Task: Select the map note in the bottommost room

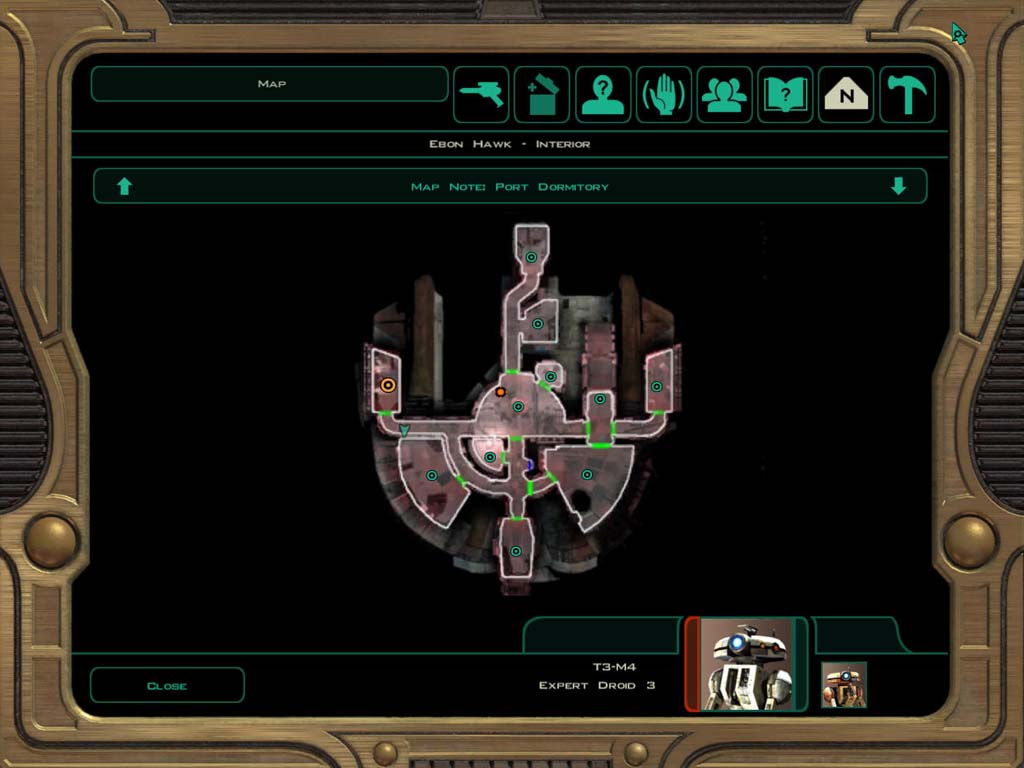Action: tap(516, 551)
